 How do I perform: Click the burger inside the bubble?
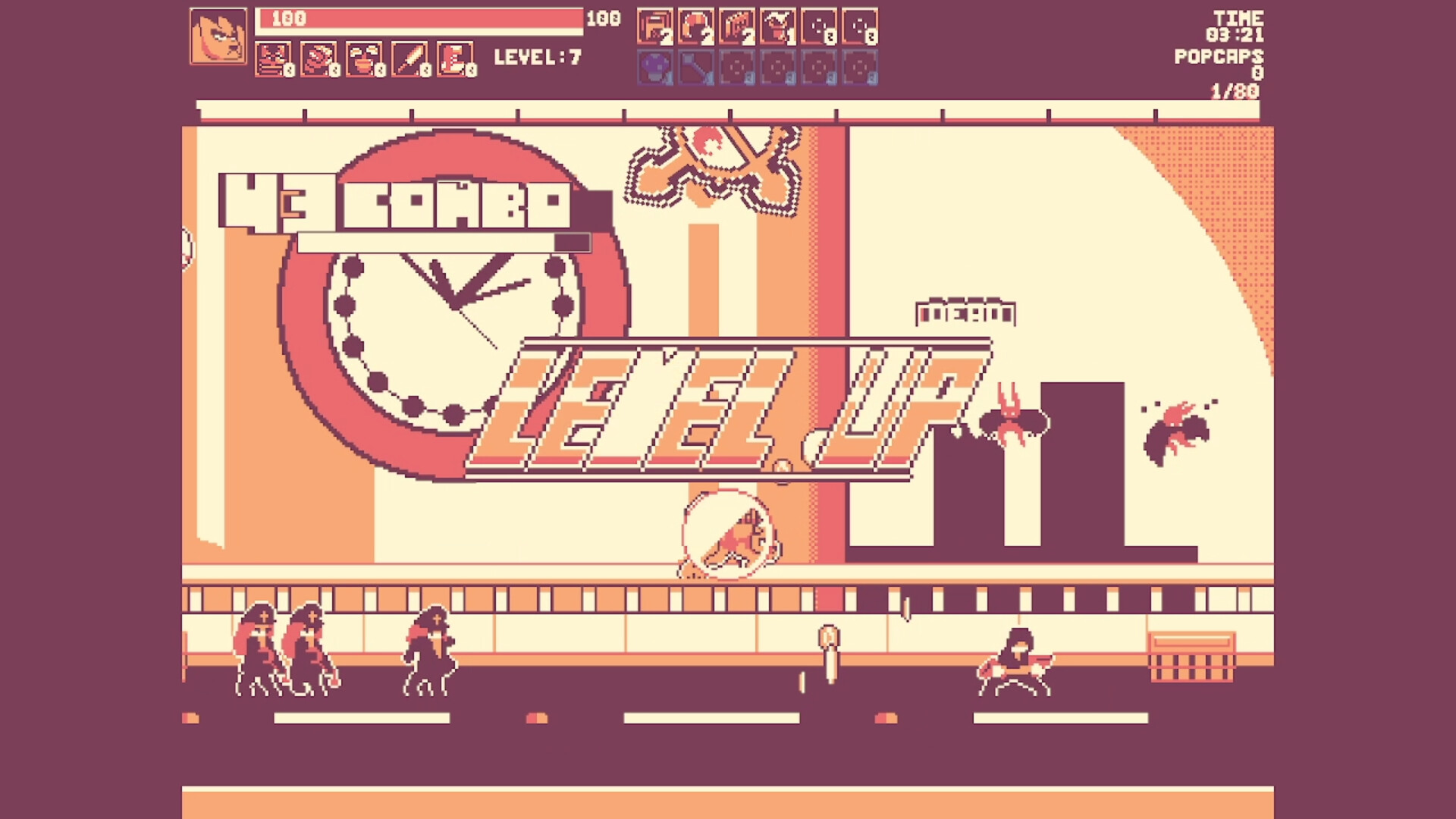pyautogui.click(x=728, y=536)
